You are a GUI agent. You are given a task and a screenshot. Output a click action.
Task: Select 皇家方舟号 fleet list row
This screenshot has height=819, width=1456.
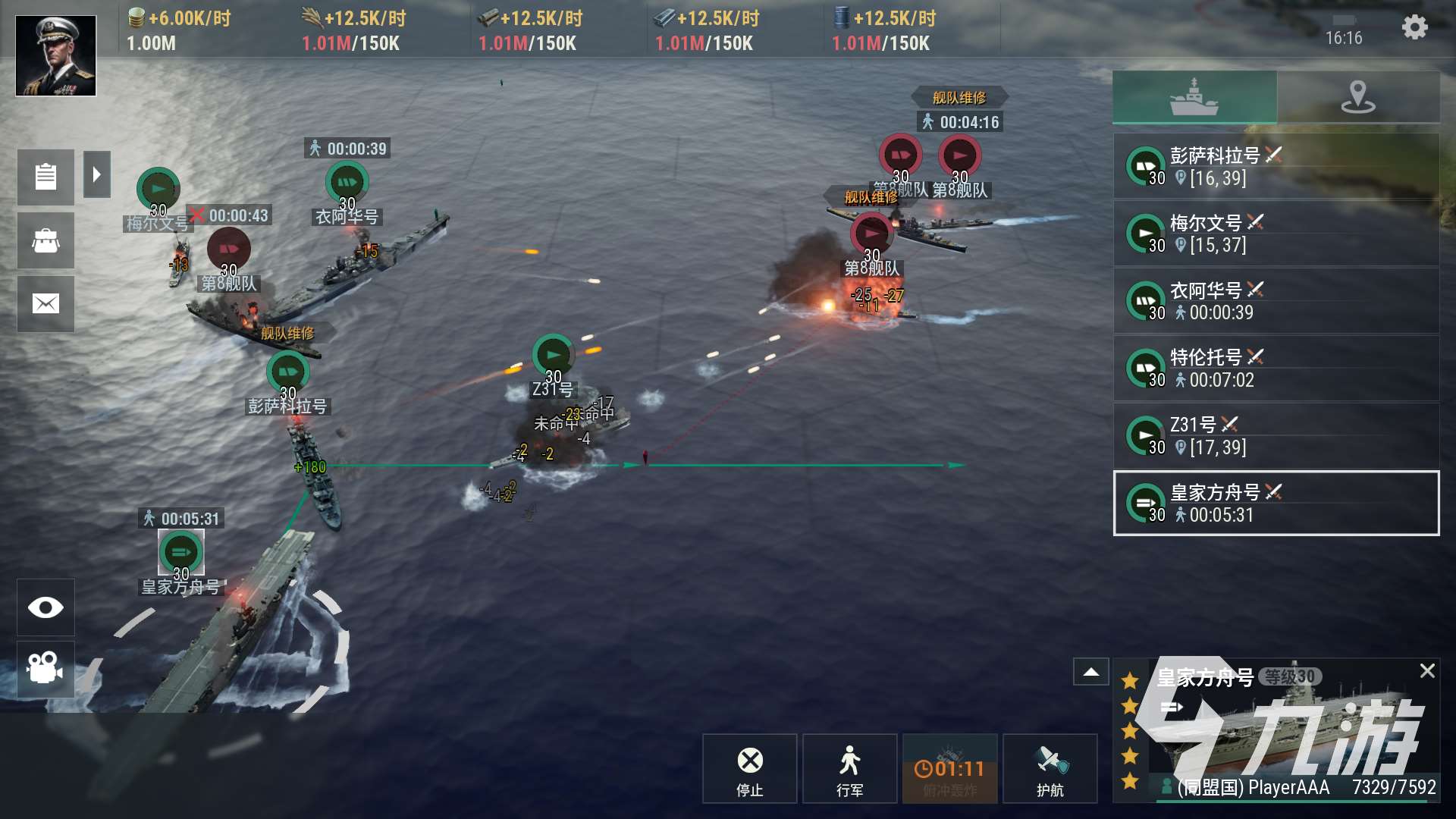(x=1276, y=504)
